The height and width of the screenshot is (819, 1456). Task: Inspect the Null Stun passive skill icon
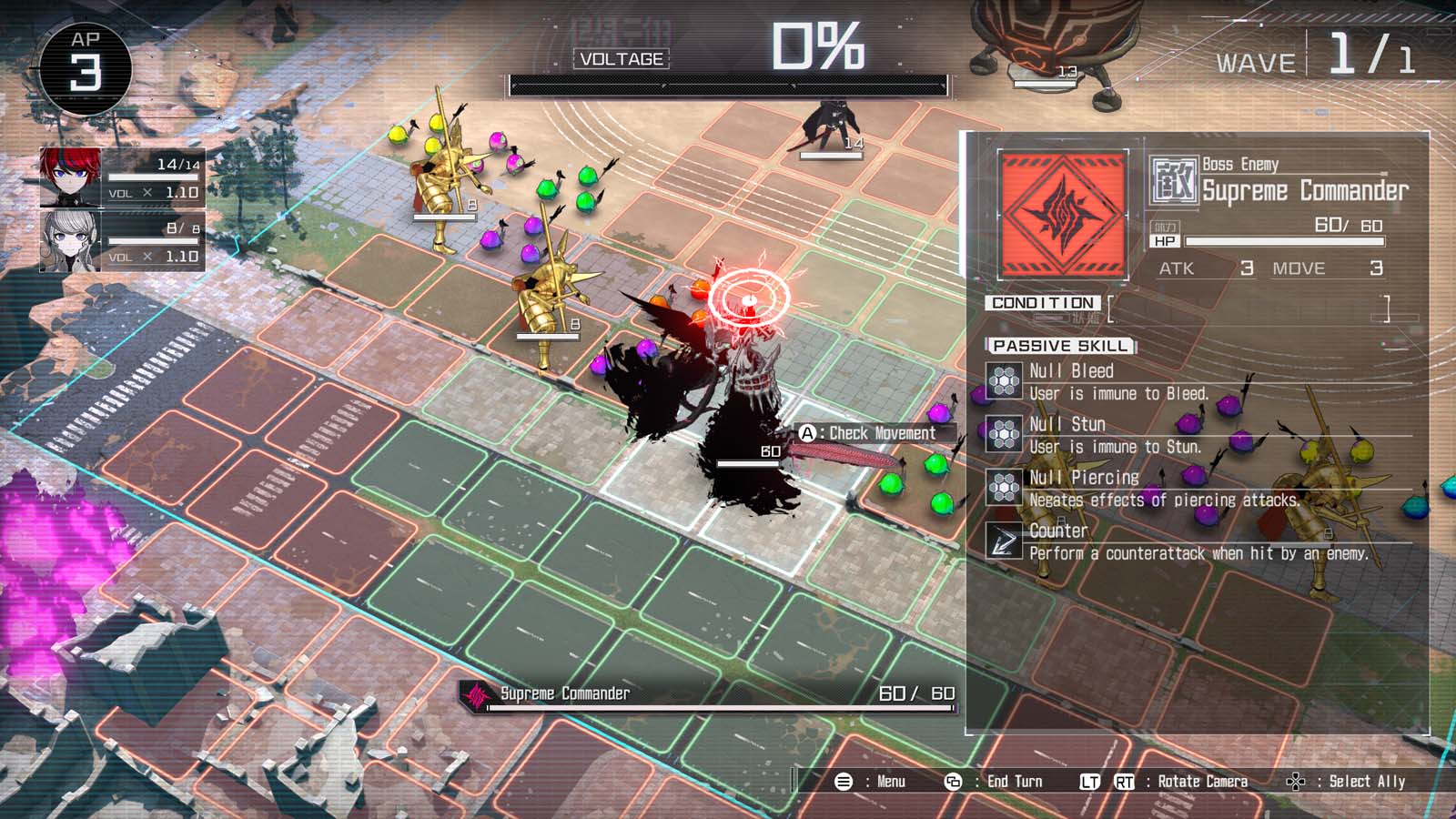click(1004, 434)
